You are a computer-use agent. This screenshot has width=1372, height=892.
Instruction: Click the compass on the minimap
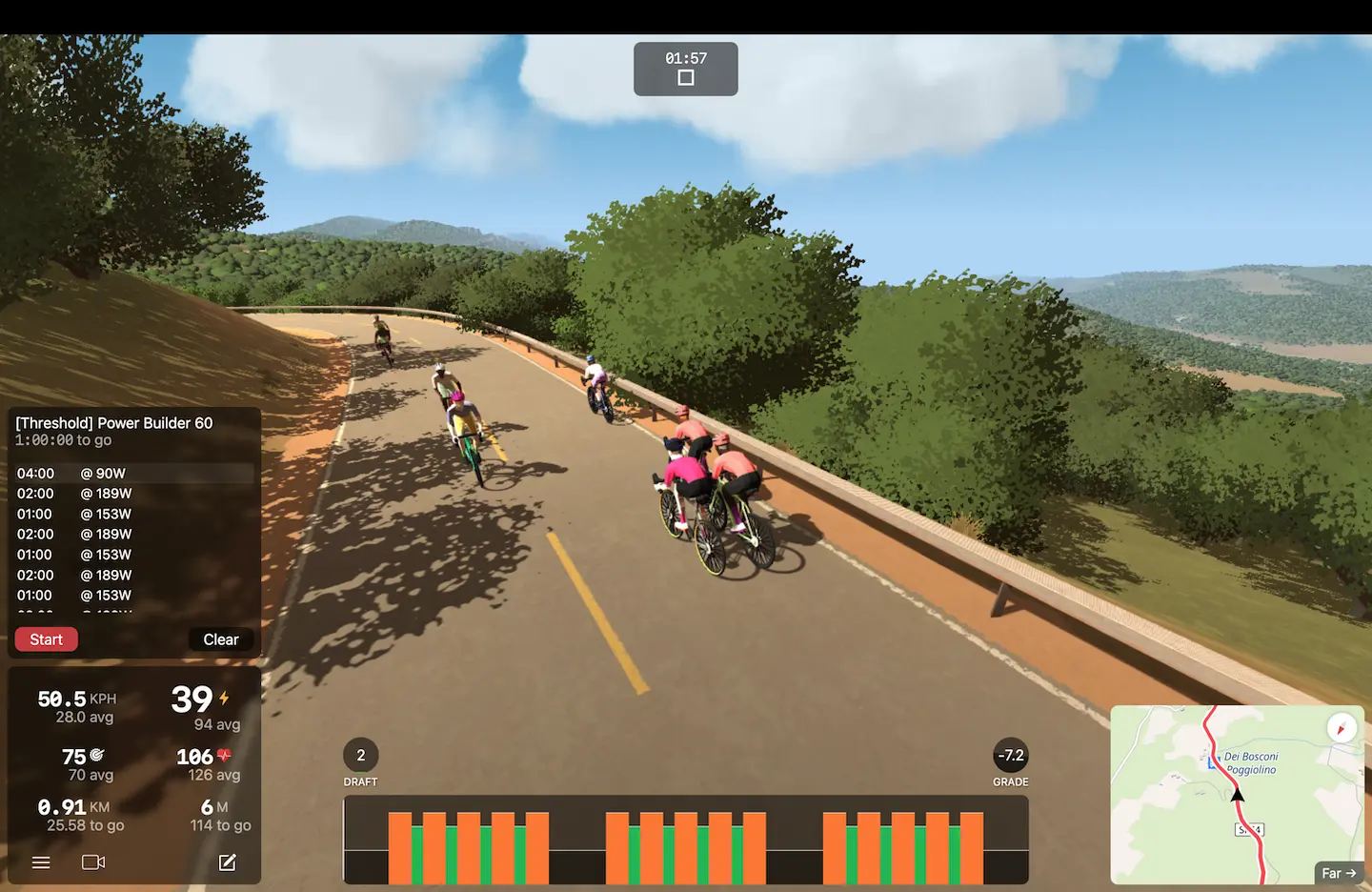pyautogui.click(x=1342, y=729)
